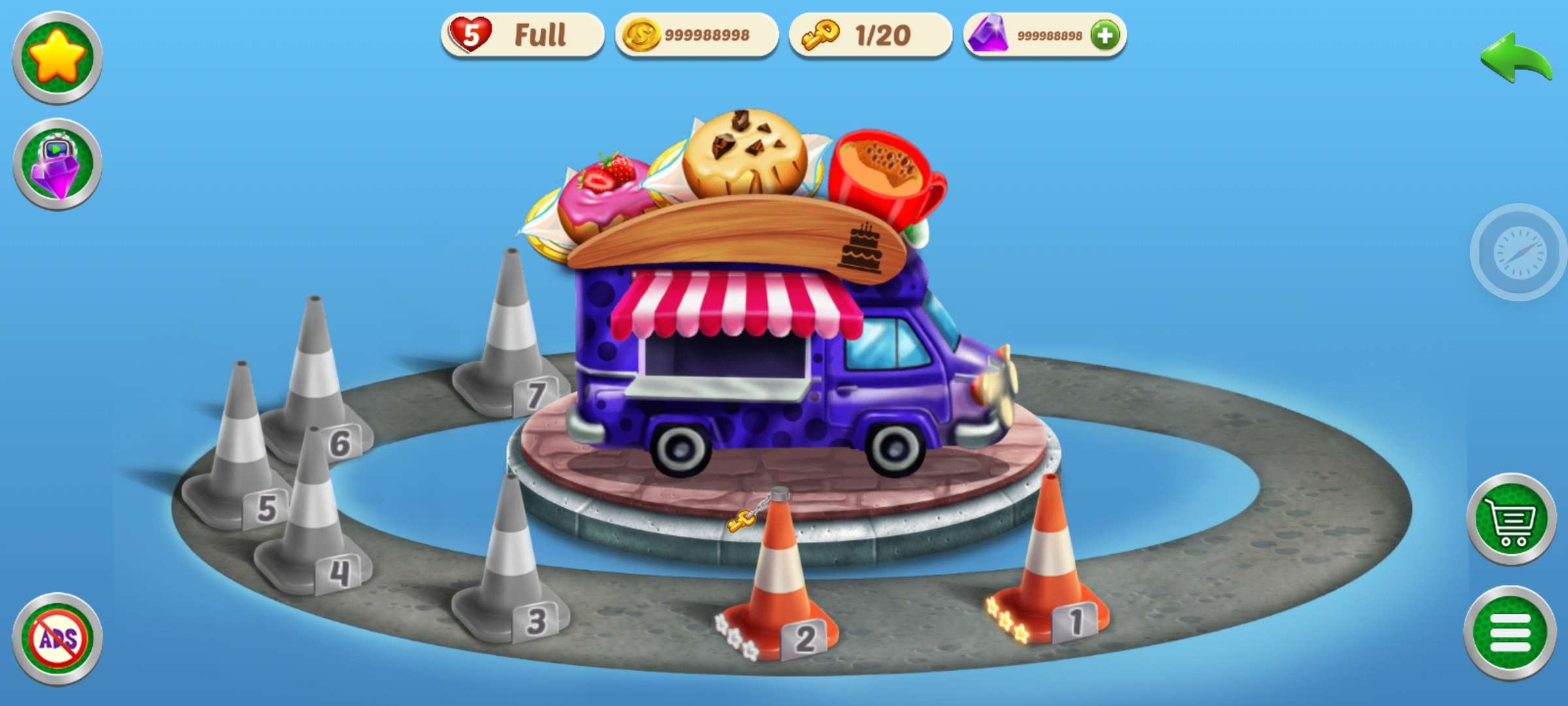Go back with the green arrow
Image resolution: width=1568 pixels, height=706 pixels.
(x=1515, y=59)
